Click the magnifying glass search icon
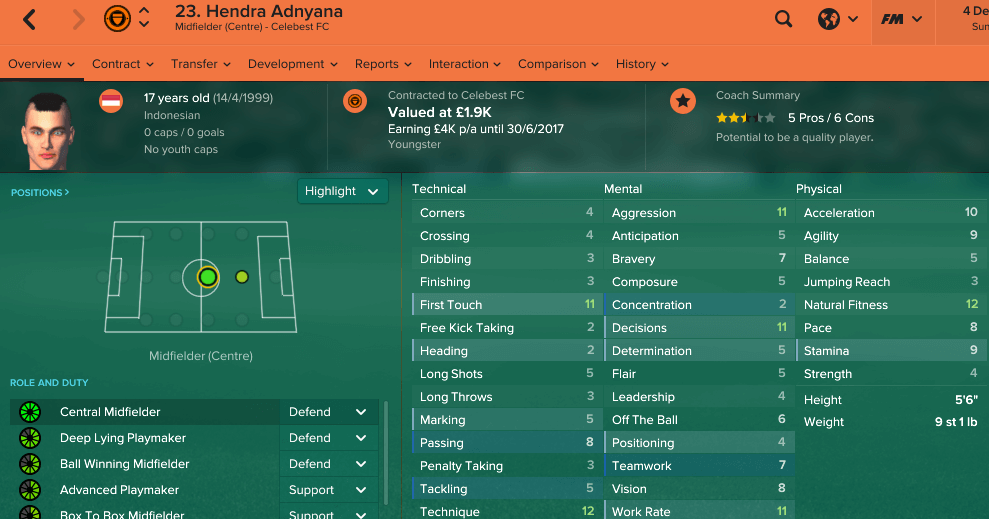989x519 pixels. 784,19
